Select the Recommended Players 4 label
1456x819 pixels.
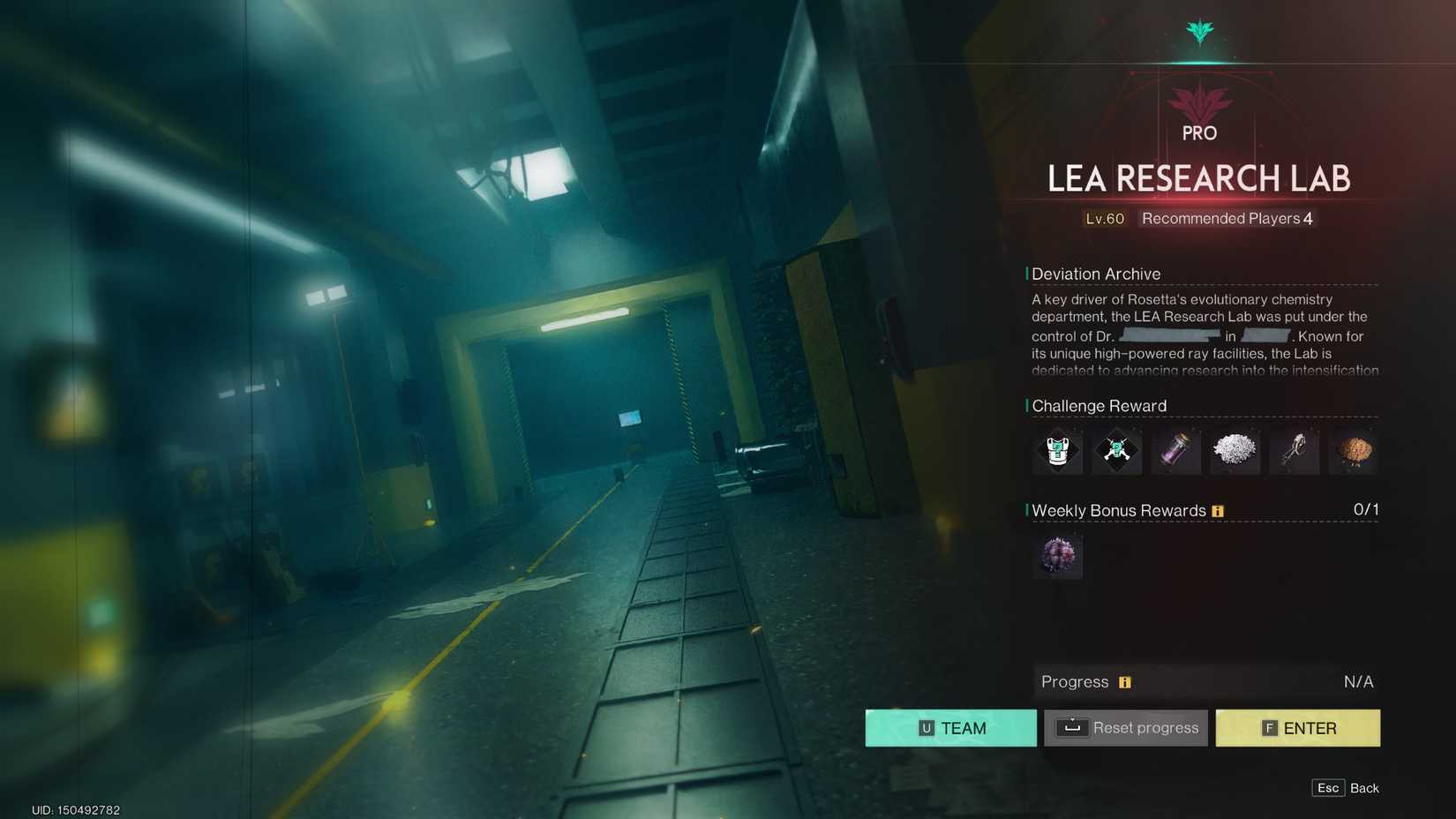tap(1225, 218)
